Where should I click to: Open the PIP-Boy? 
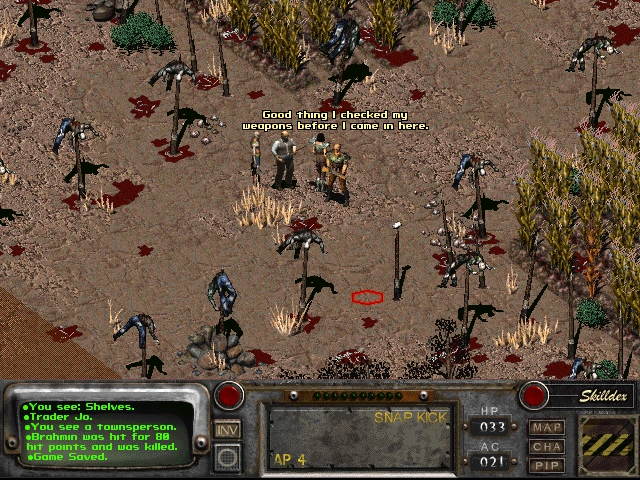pyautogui.click(x=547, y=465)
